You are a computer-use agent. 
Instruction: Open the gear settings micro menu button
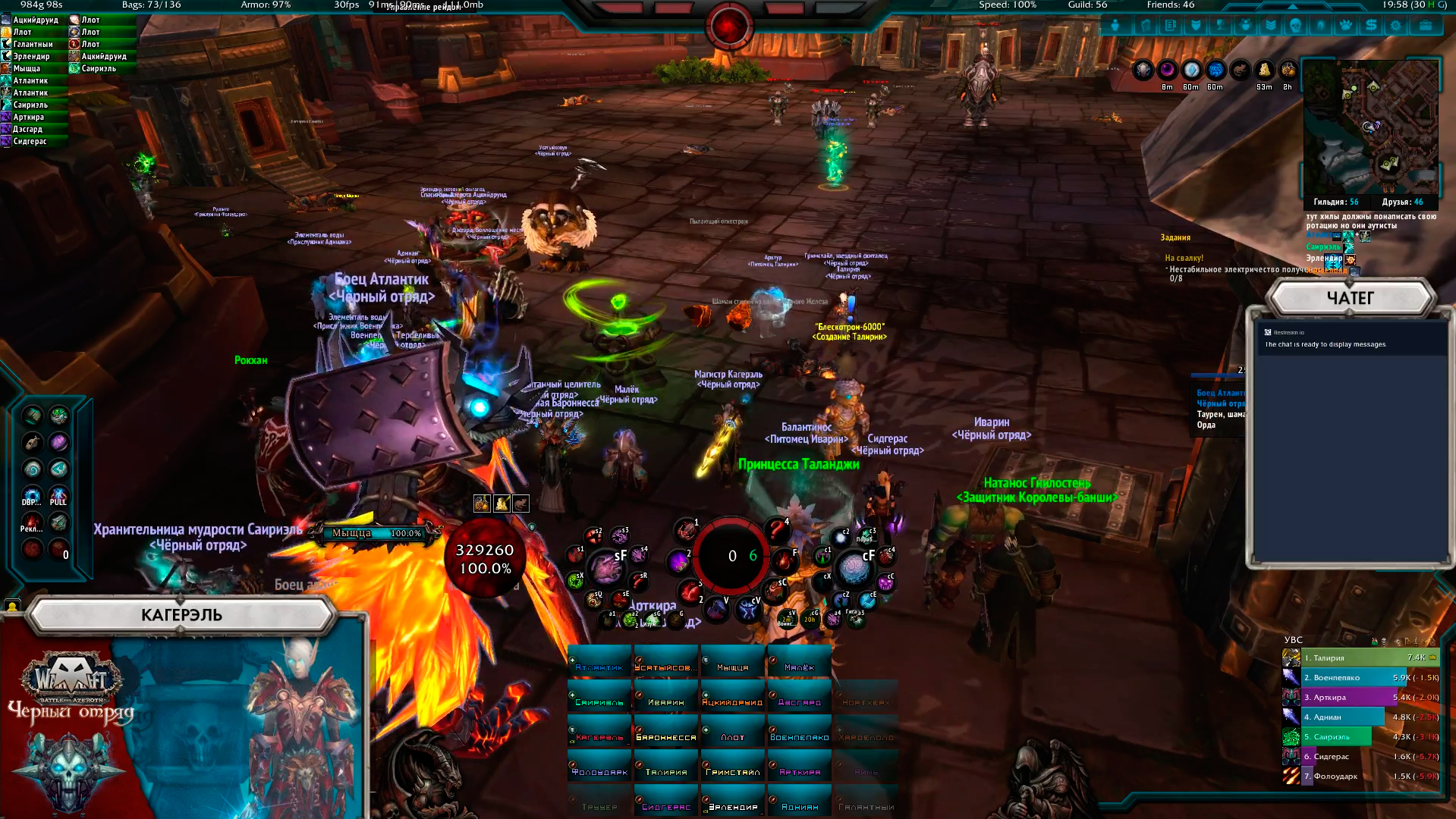[x=1396, y=26]
